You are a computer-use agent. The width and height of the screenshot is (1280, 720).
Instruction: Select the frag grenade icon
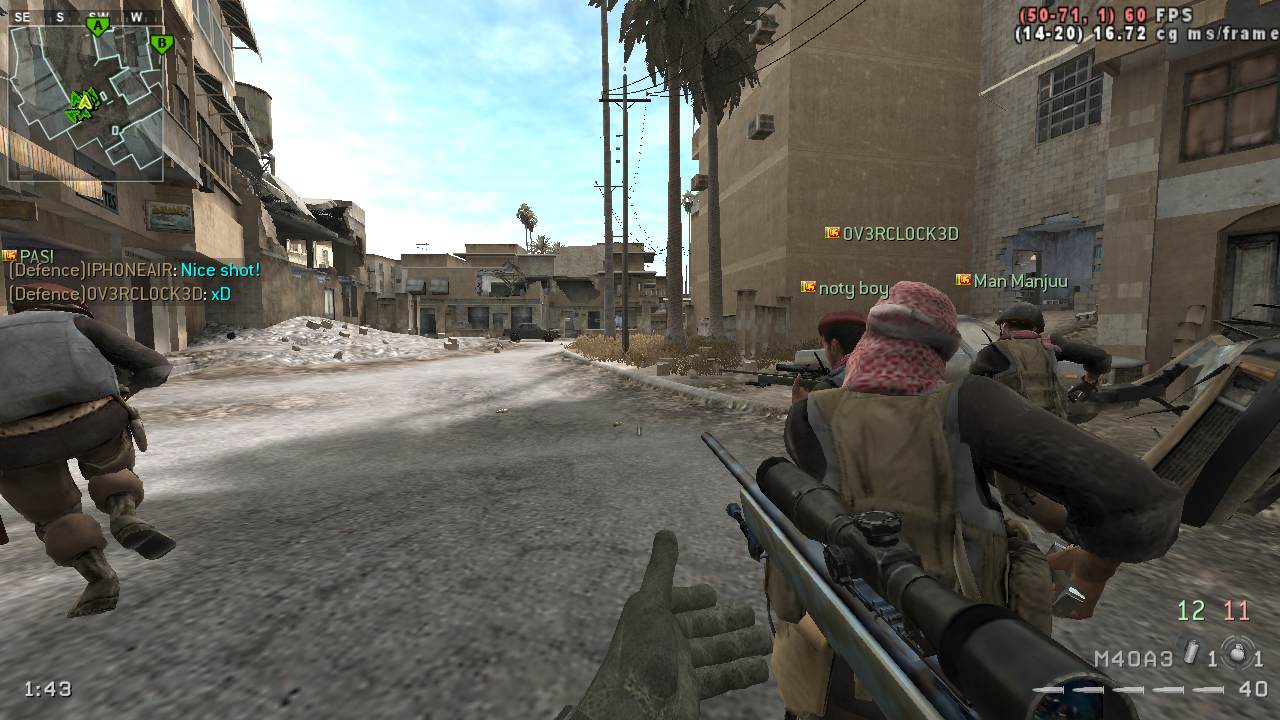click(1237, 654)
